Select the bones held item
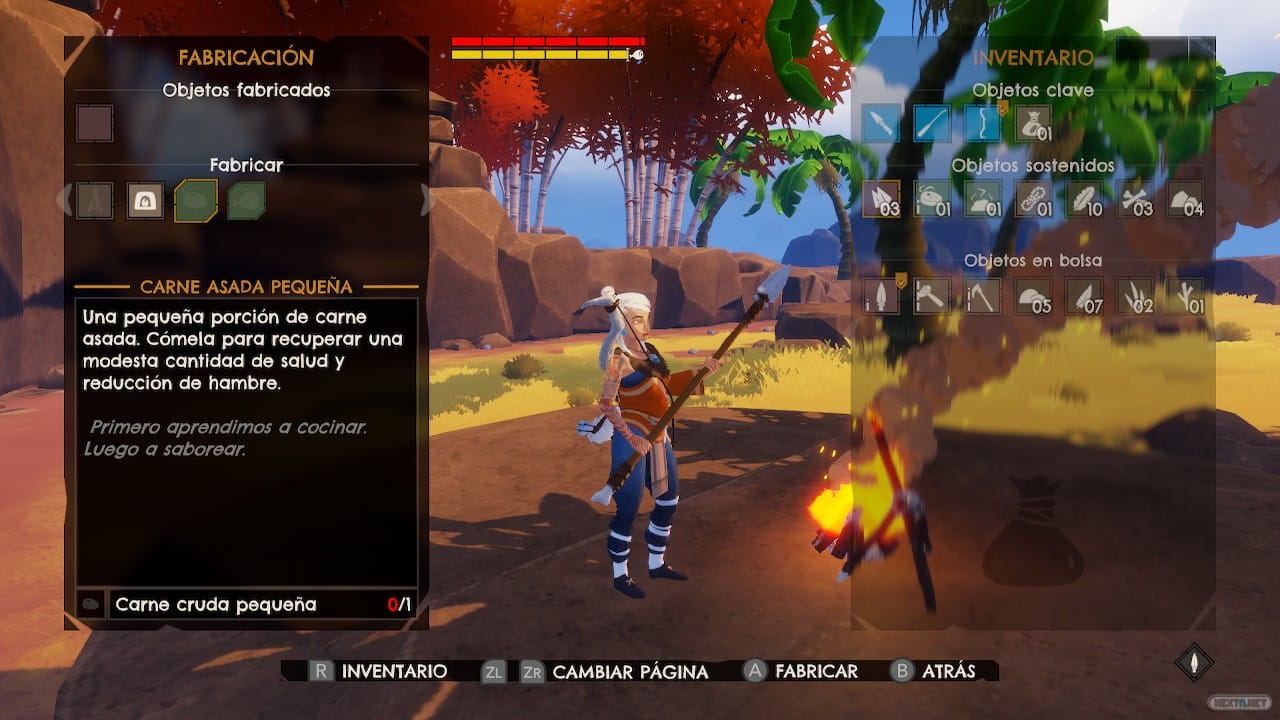1280x720 pixels. (1135, 199)
